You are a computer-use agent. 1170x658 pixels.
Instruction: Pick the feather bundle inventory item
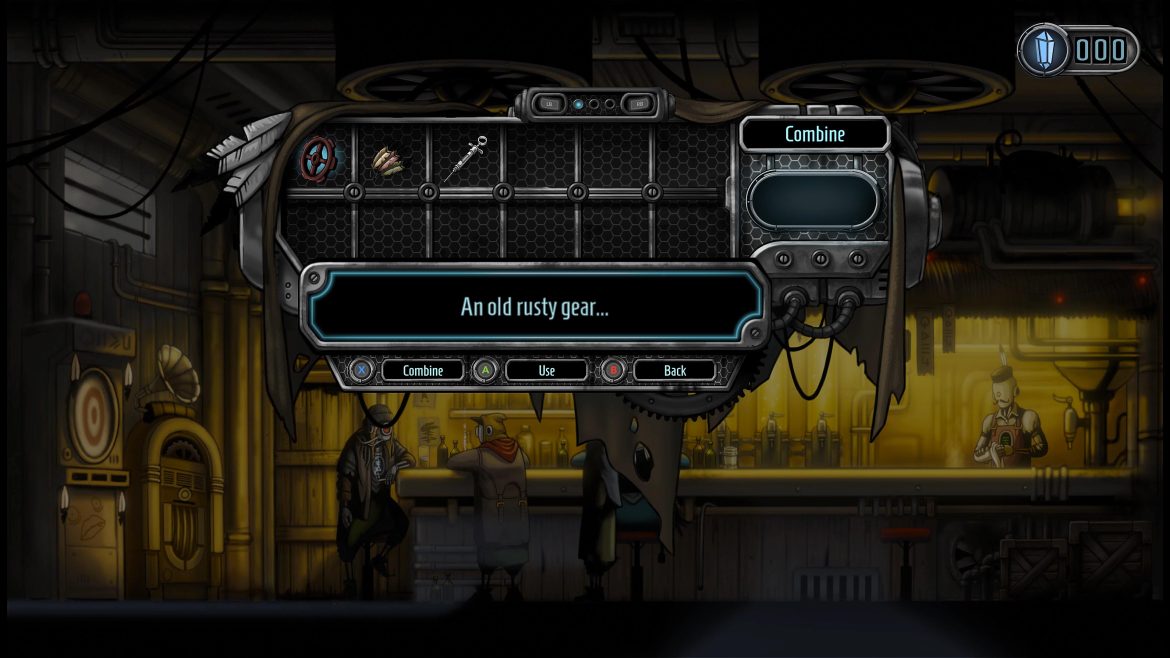point(391,157)
